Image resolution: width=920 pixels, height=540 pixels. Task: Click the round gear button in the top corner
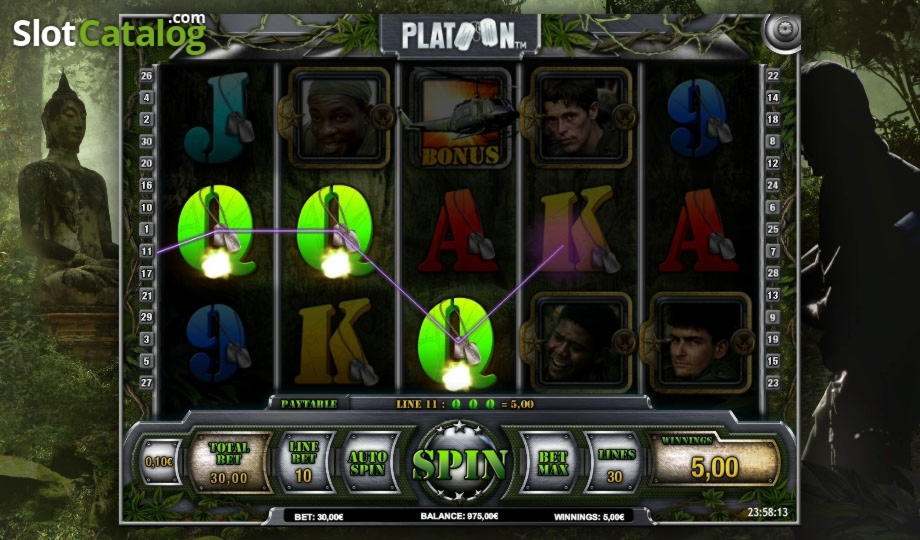click(779, 31)
